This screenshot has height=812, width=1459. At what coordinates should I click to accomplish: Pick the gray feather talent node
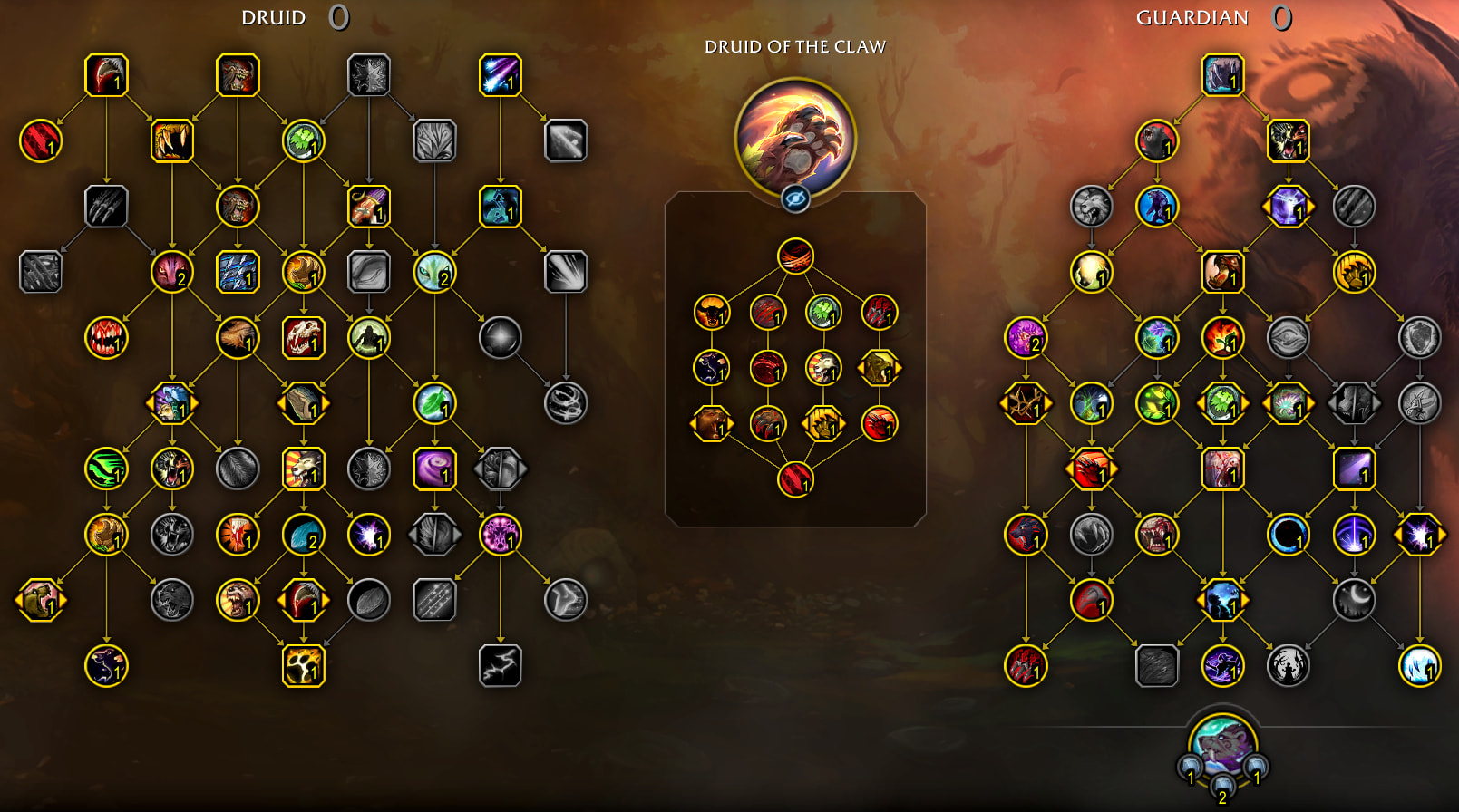click(x=238, y=469)
